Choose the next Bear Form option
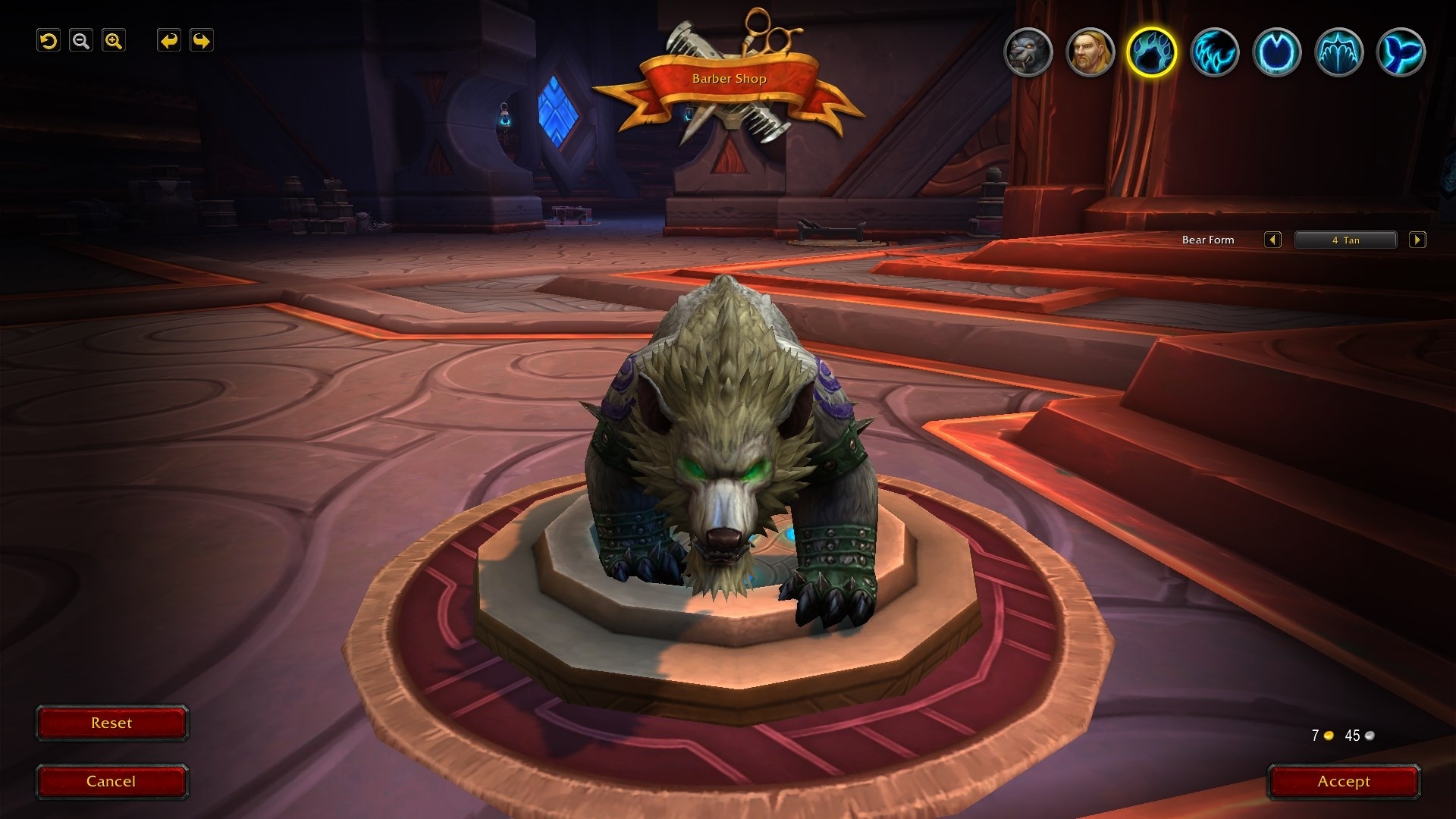This screenshot has height=819, width=1456. (x=1417, y=240)
